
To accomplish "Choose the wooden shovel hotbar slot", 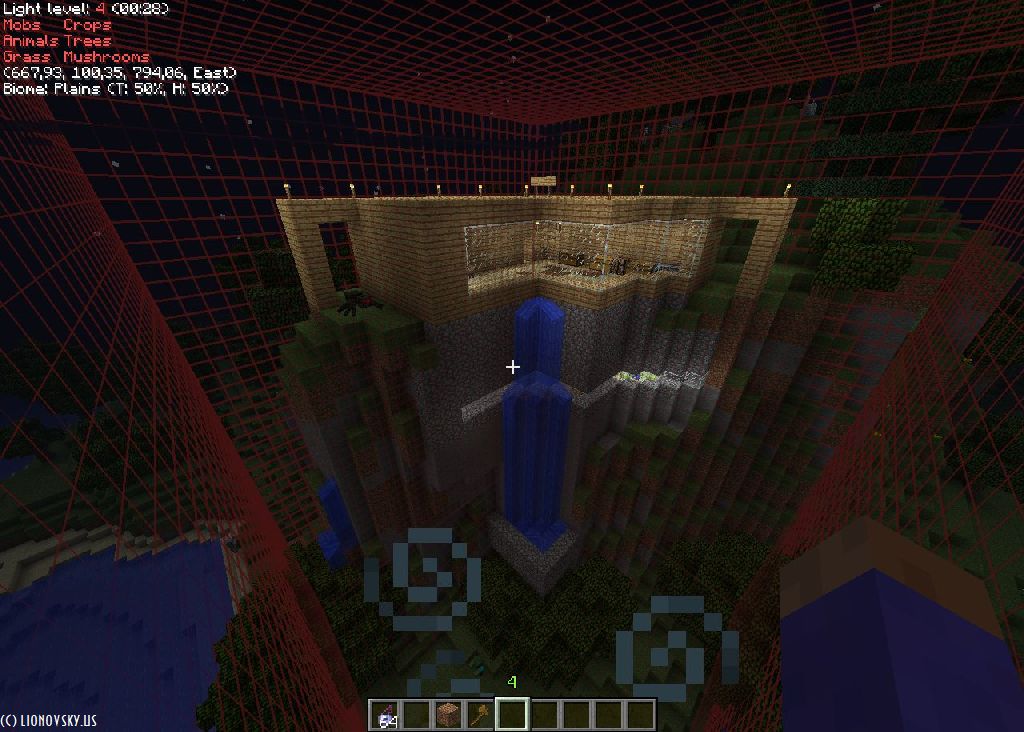I will (x=480, y=715).
